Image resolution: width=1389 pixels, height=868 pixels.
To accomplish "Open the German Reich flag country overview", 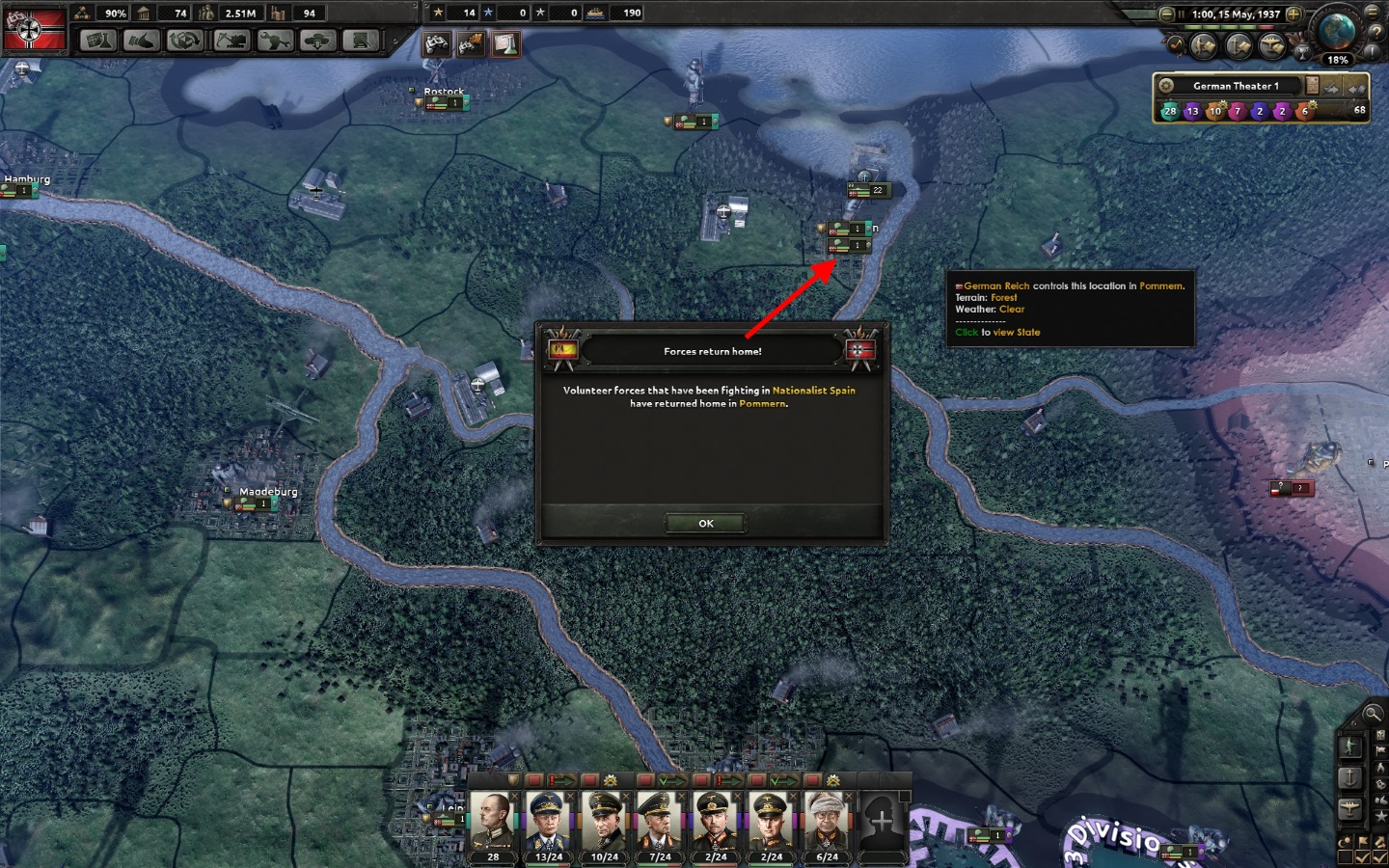I will [x=36, y=30].
